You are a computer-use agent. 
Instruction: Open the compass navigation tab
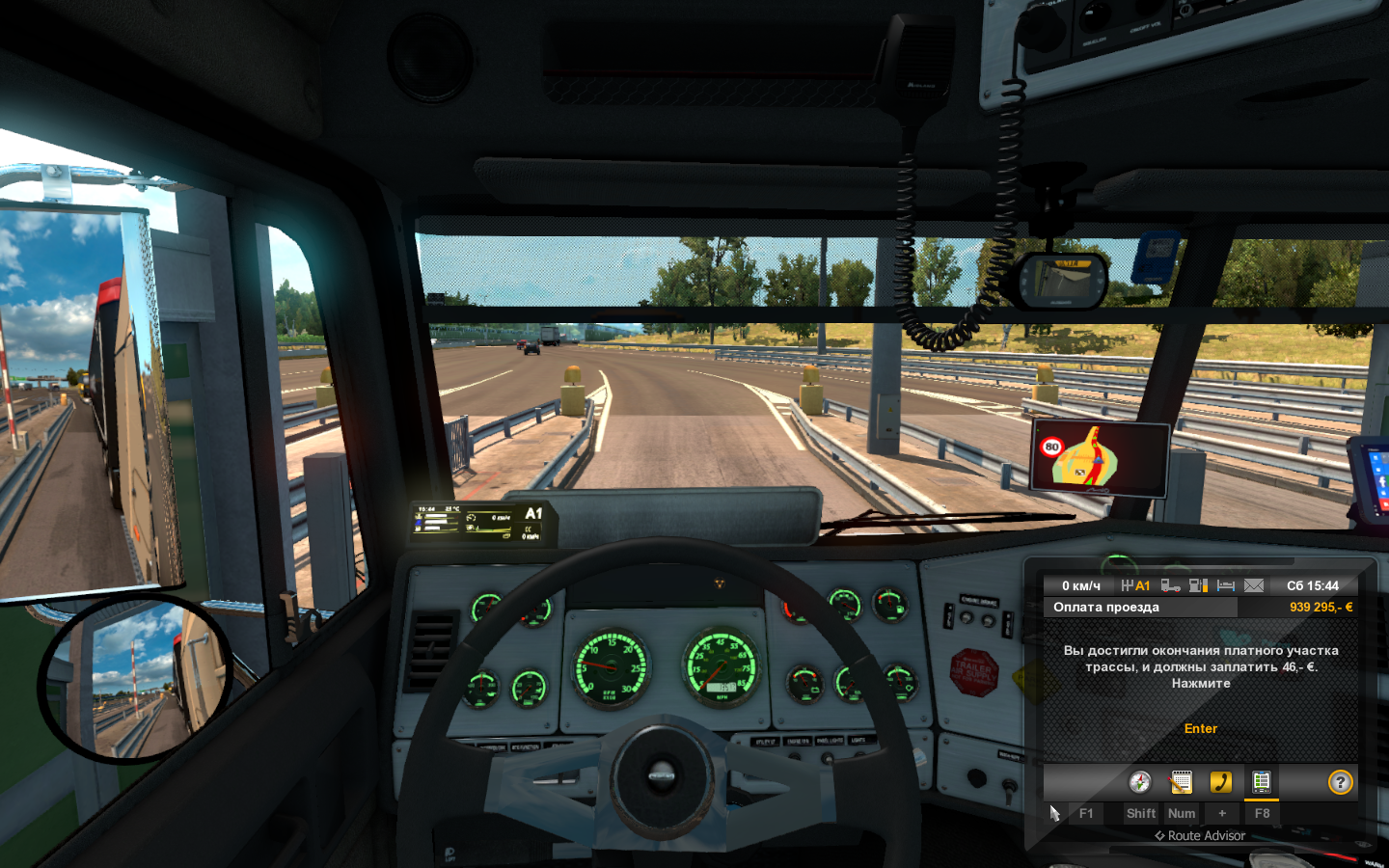[1140, 781]
